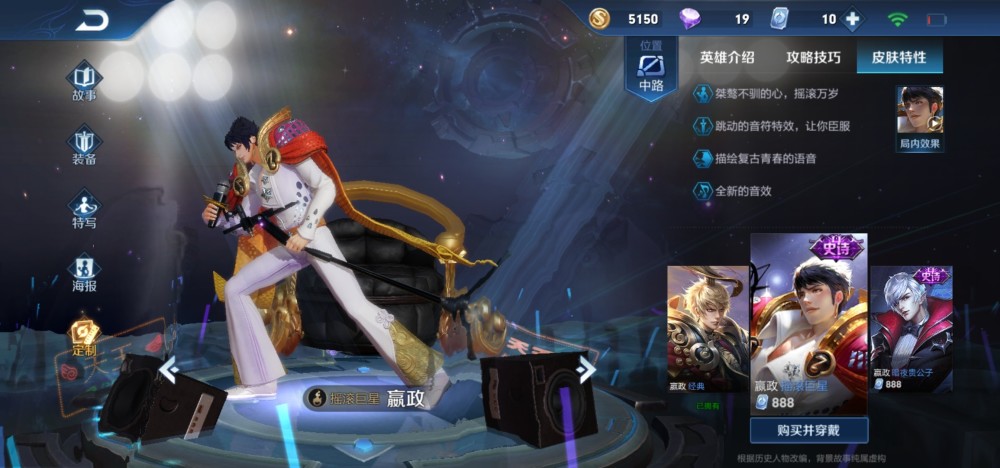Go back using the return arrow

tap(92, 20)
